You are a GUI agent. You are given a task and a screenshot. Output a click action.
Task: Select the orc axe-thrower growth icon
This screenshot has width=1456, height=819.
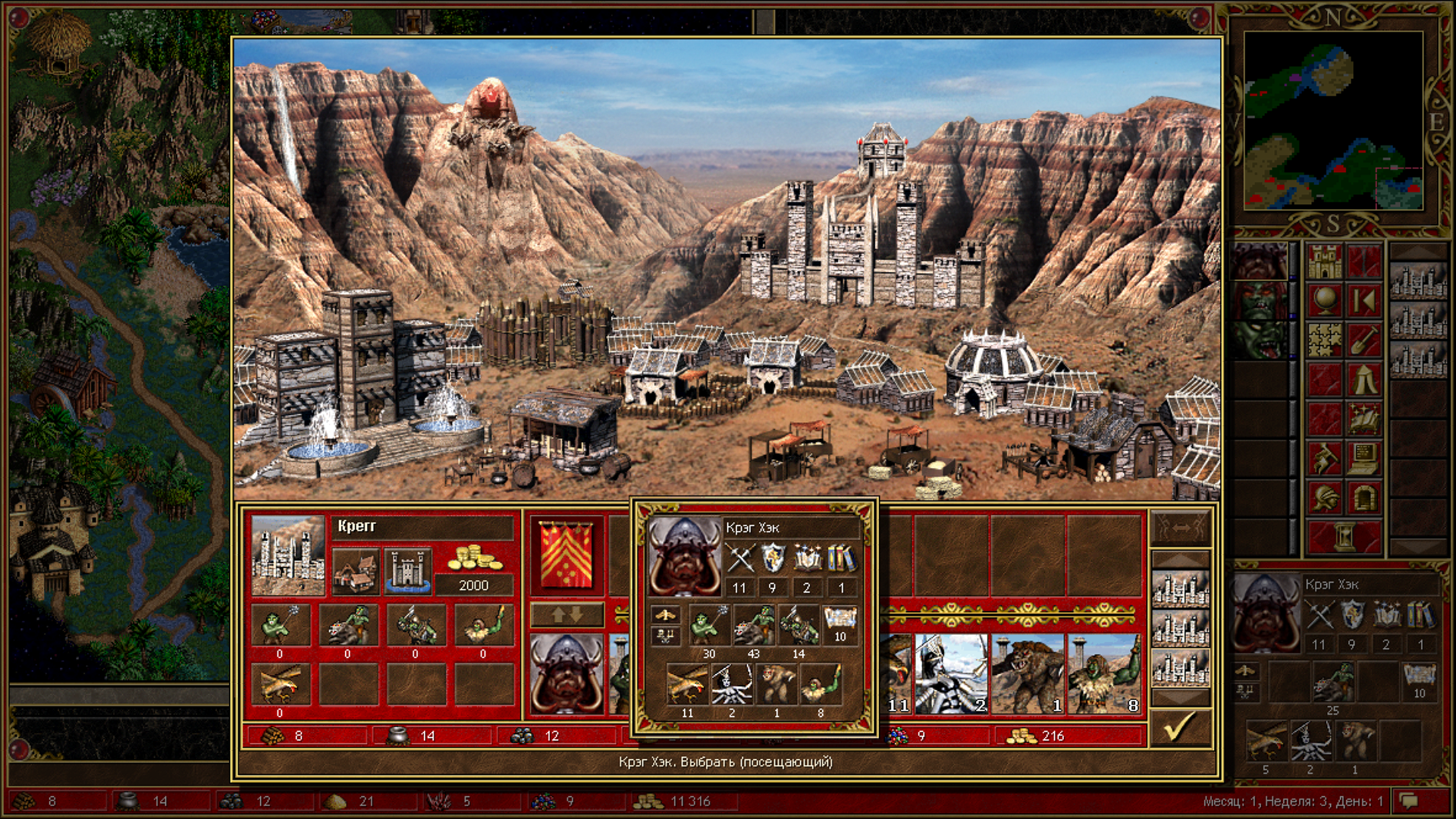tap(416, 625)
